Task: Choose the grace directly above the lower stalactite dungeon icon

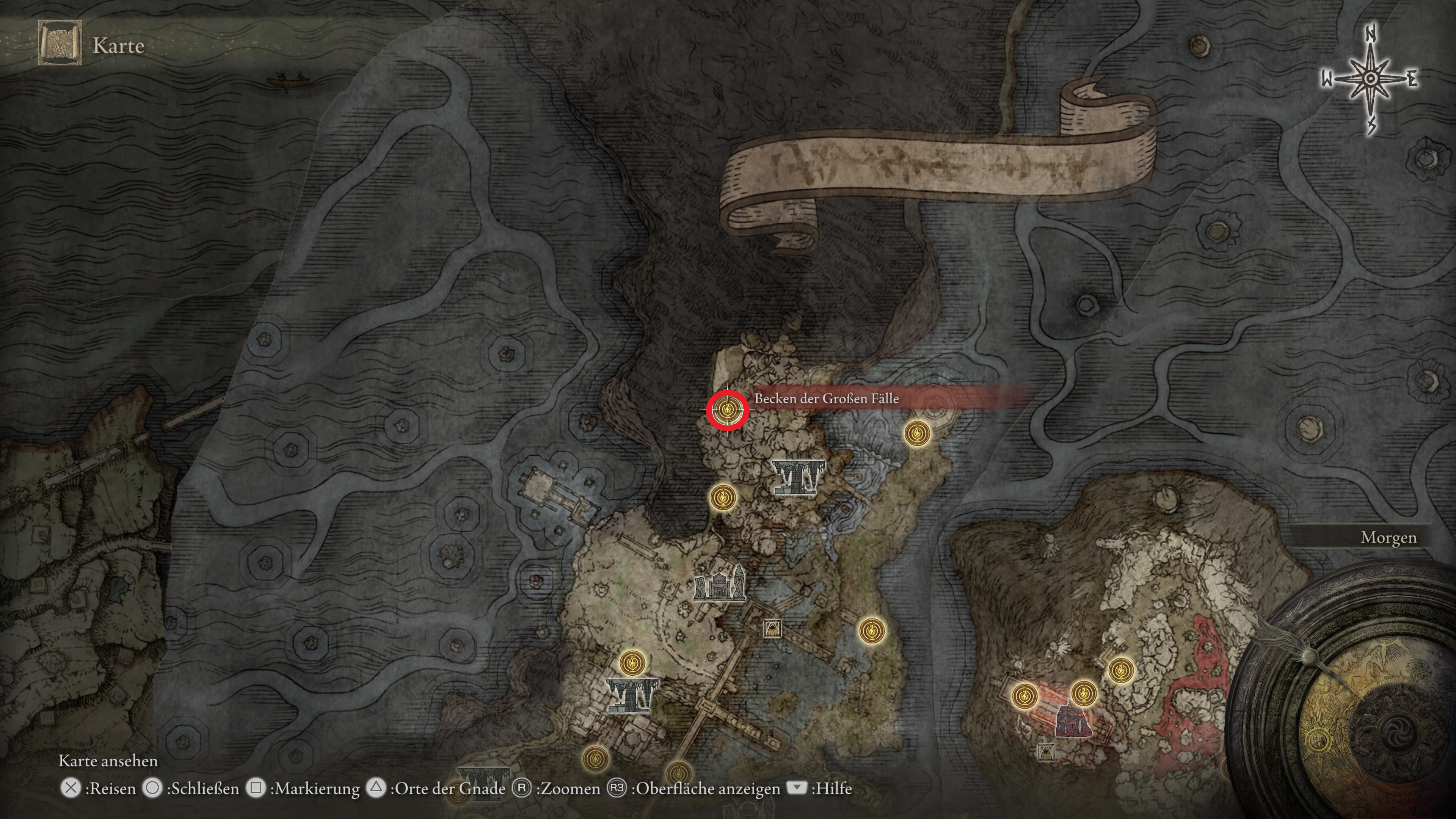Action: 632,662
